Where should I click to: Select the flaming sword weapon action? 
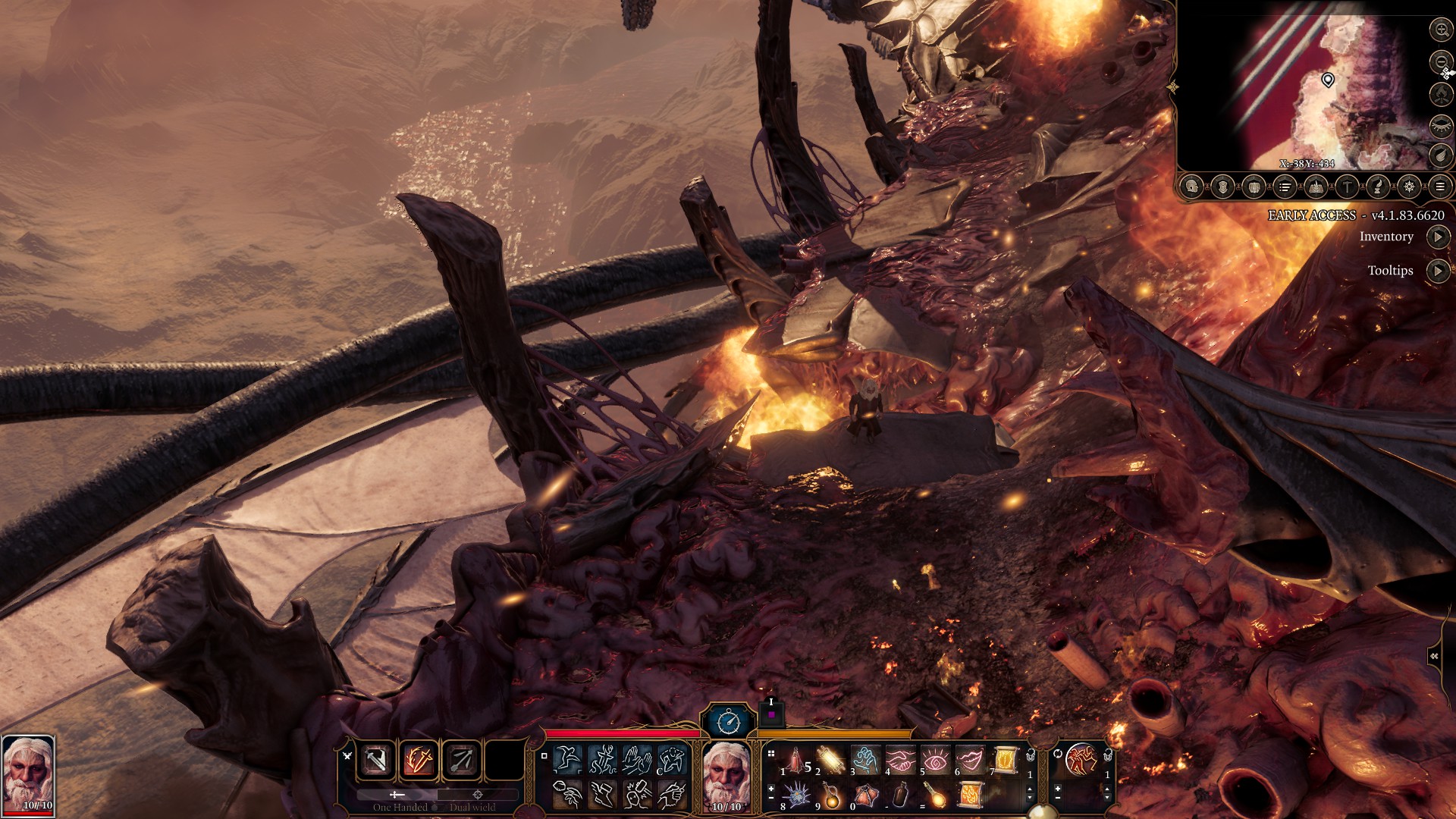click(419, 759)
